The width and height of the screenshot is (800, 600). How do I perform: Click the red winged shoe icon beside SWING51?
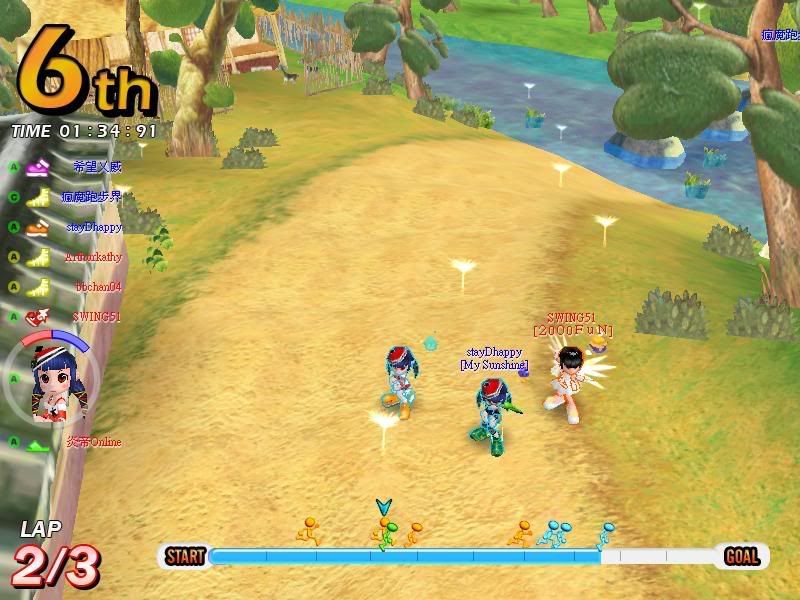(38, 318)
